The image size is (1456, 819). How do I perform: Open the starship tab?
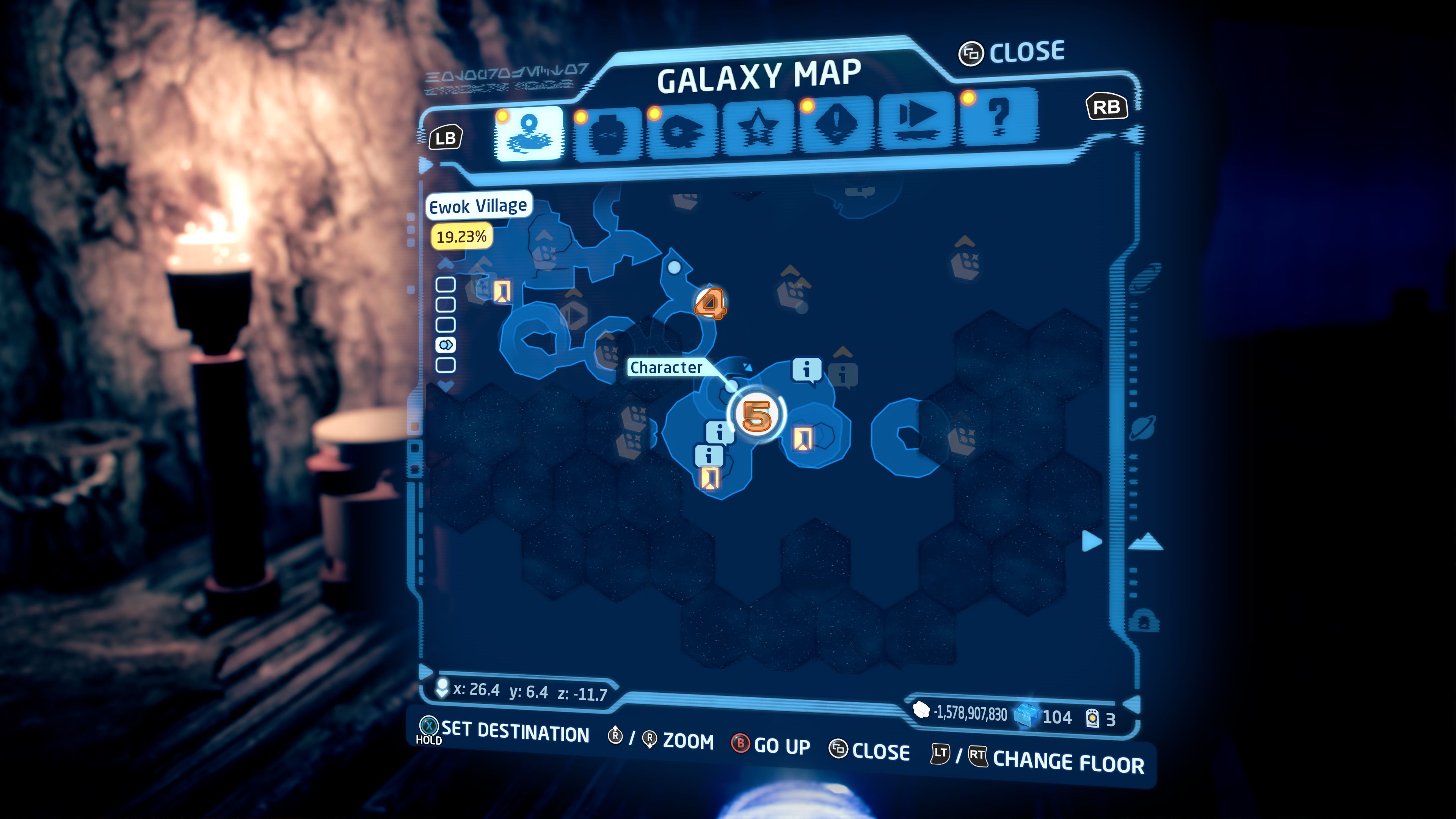click(x=682, y=132)
